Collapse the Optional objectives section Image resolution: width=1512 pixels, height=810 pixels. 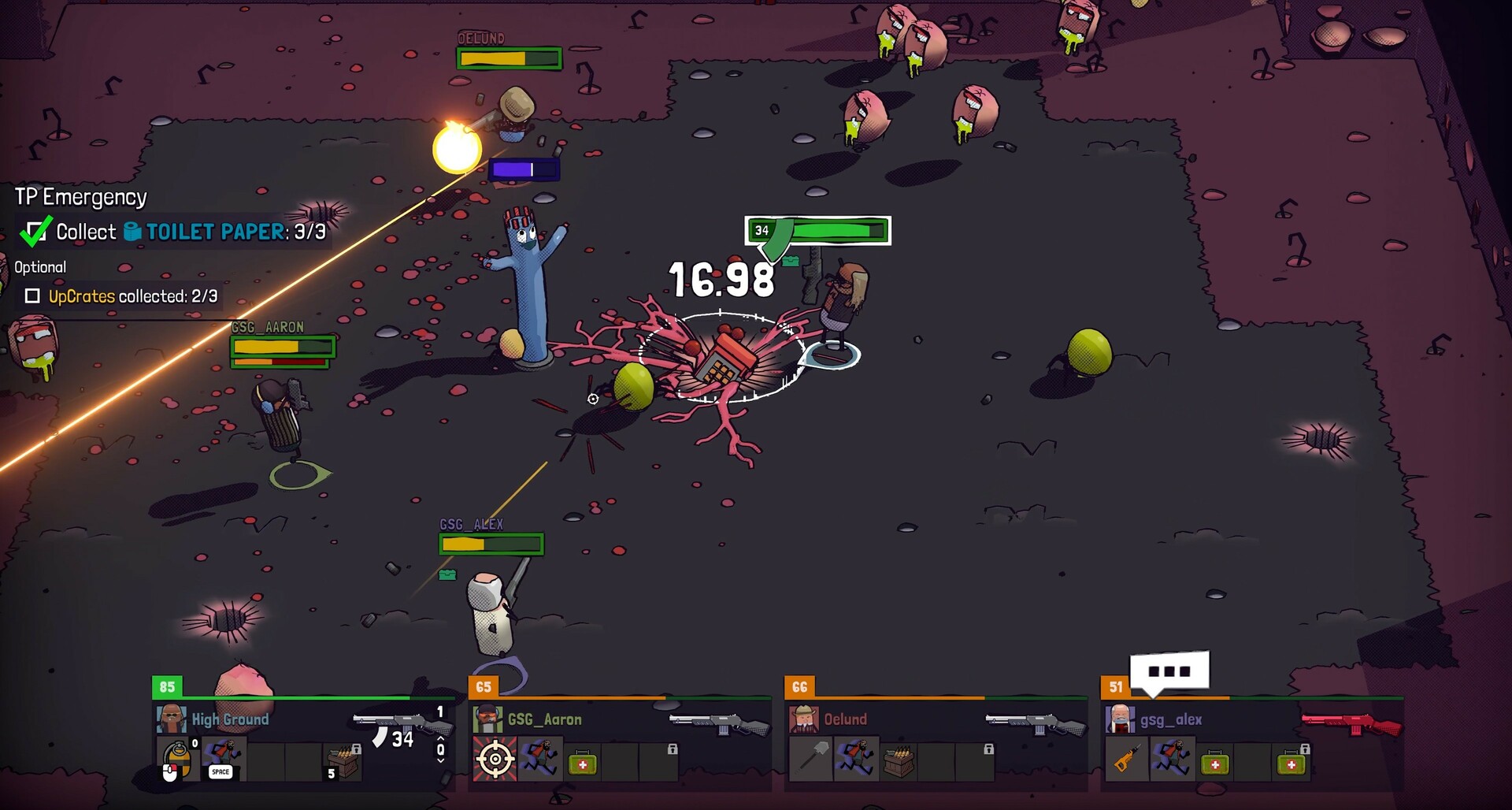click(39, 267)
